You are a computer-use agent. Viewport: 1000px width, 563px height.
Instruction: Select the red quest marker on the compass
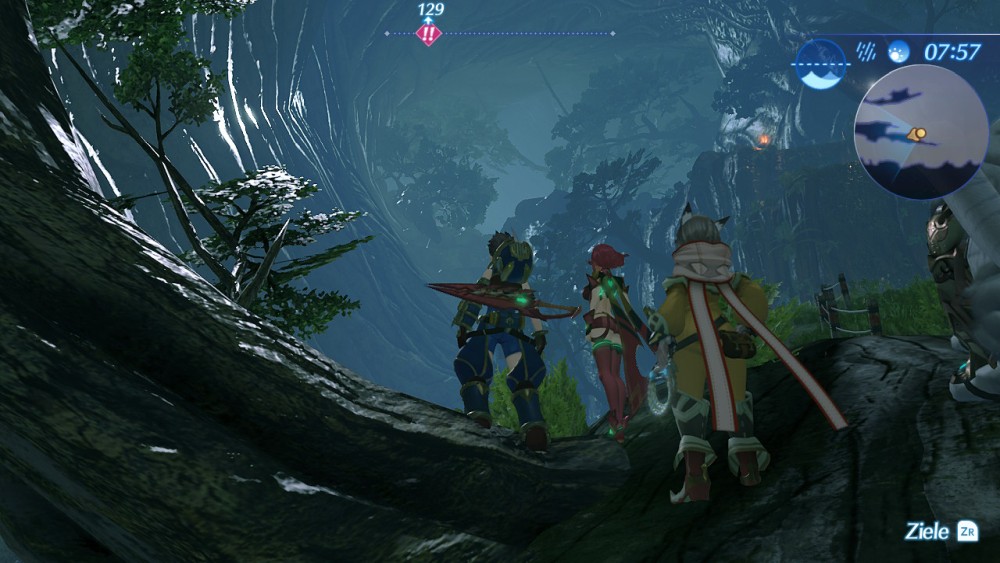(x=428, y=34)
